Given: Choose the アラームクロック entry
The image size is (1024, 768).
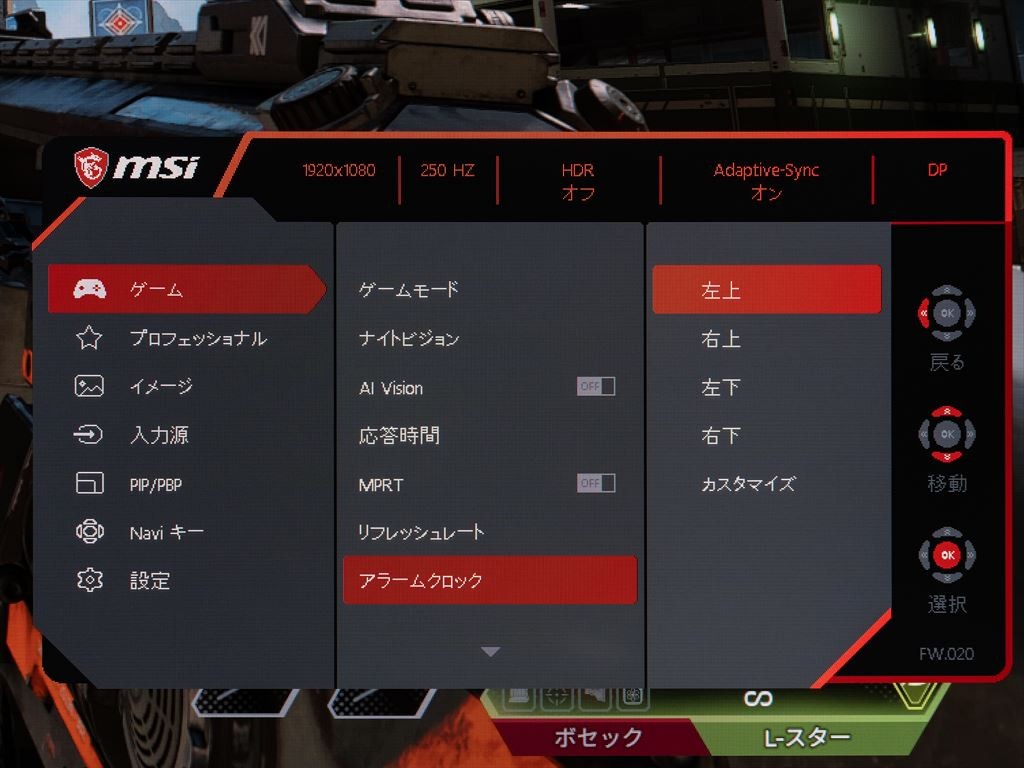Looking at the screenshot, I should pyautogui.click(x=489, y=580).
